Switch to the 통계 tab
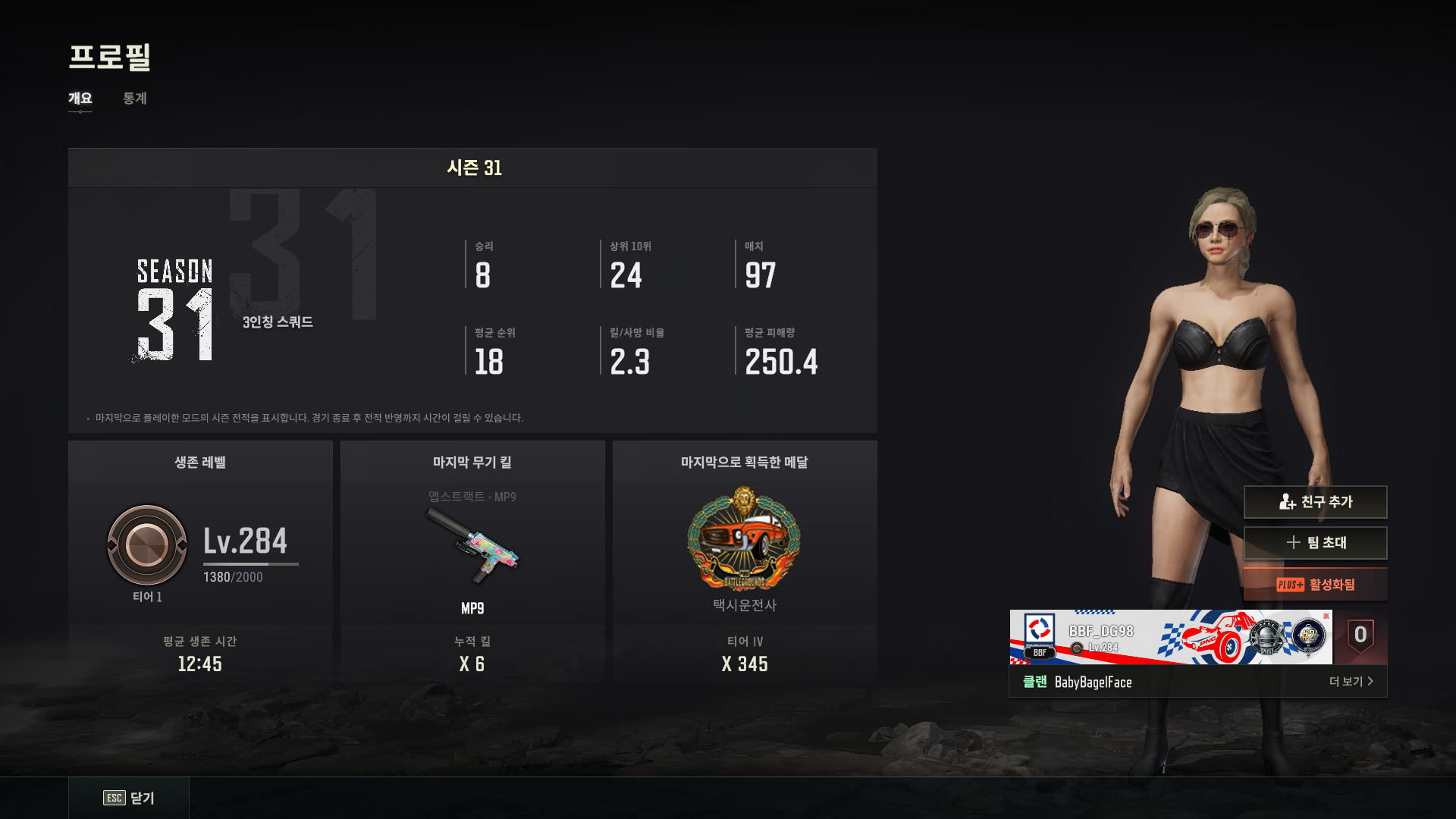The width and height of the screenshot is (1456, 819). coord(135,99)
